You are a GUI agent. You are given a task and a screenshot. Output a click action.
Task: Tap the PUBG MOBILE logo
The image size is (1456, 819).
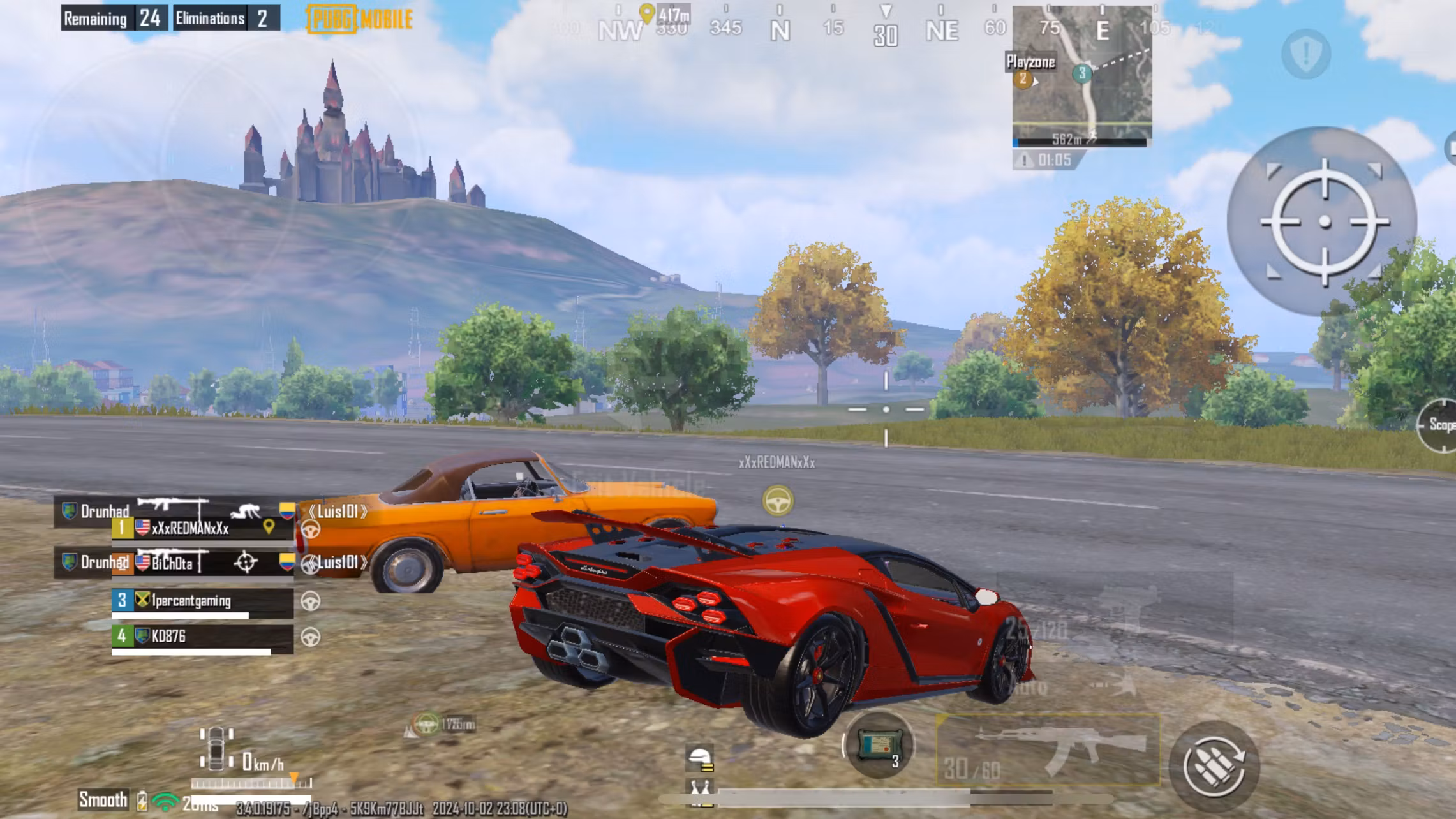pyautogui.click(x=359, y=19)
